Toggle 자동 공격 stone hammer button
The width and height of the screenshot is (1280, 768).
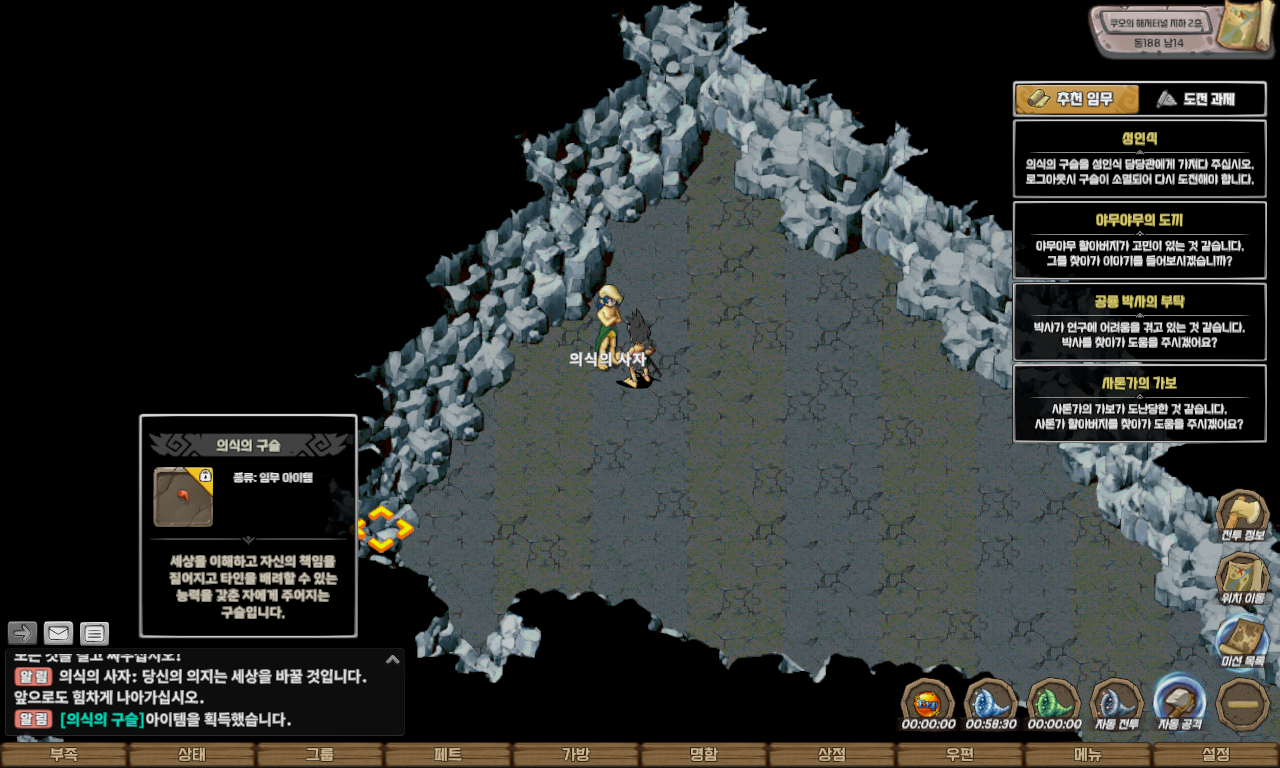(x=1180, y=703)
